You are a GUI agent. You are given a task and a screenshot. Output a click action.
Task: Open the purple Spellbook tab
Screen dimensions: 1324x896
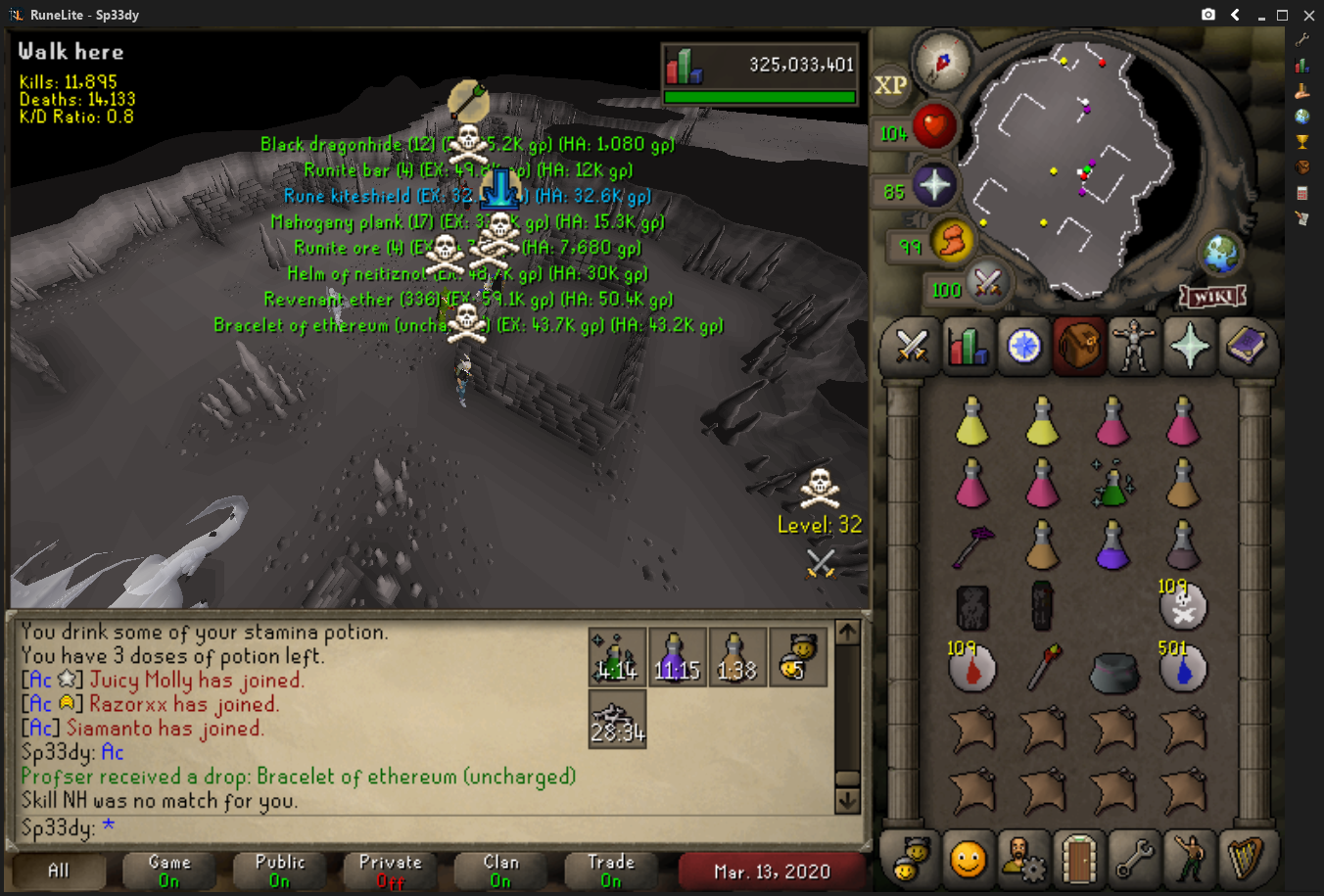1245,346
